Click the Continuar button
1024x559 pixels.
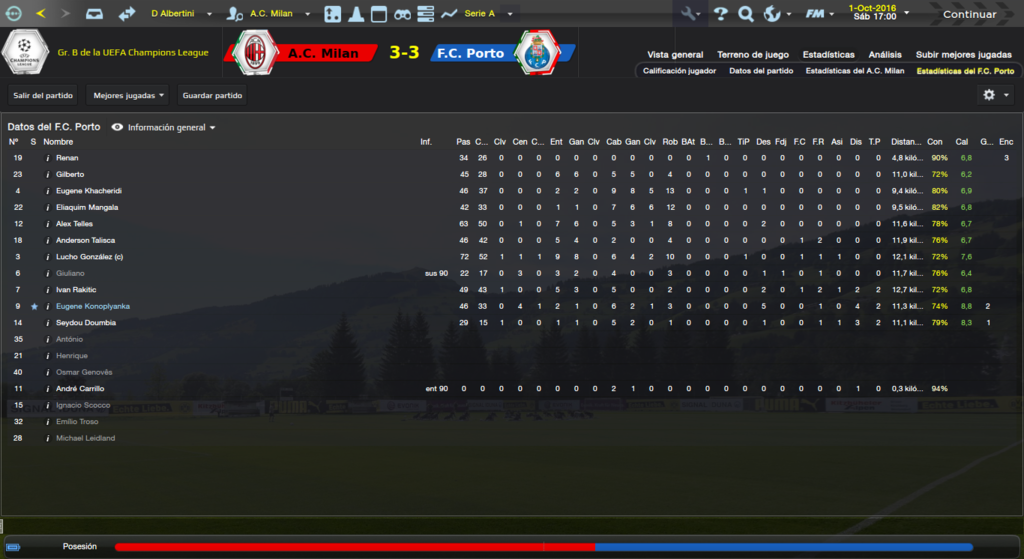coord(969,14)
